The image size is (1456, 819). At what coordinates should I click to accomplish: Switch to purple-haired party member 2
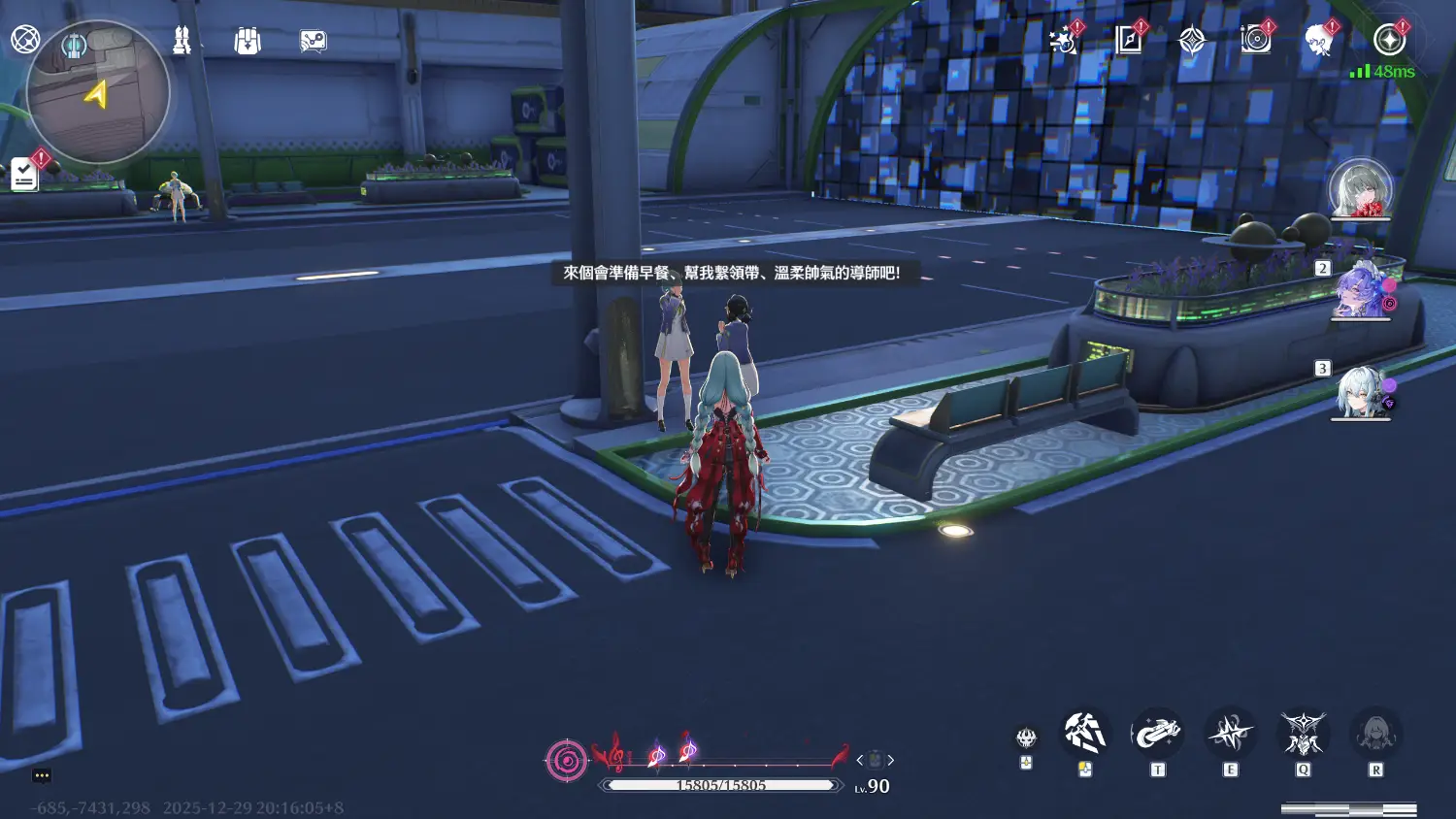pyautogui.click(x=1360, y=291)
